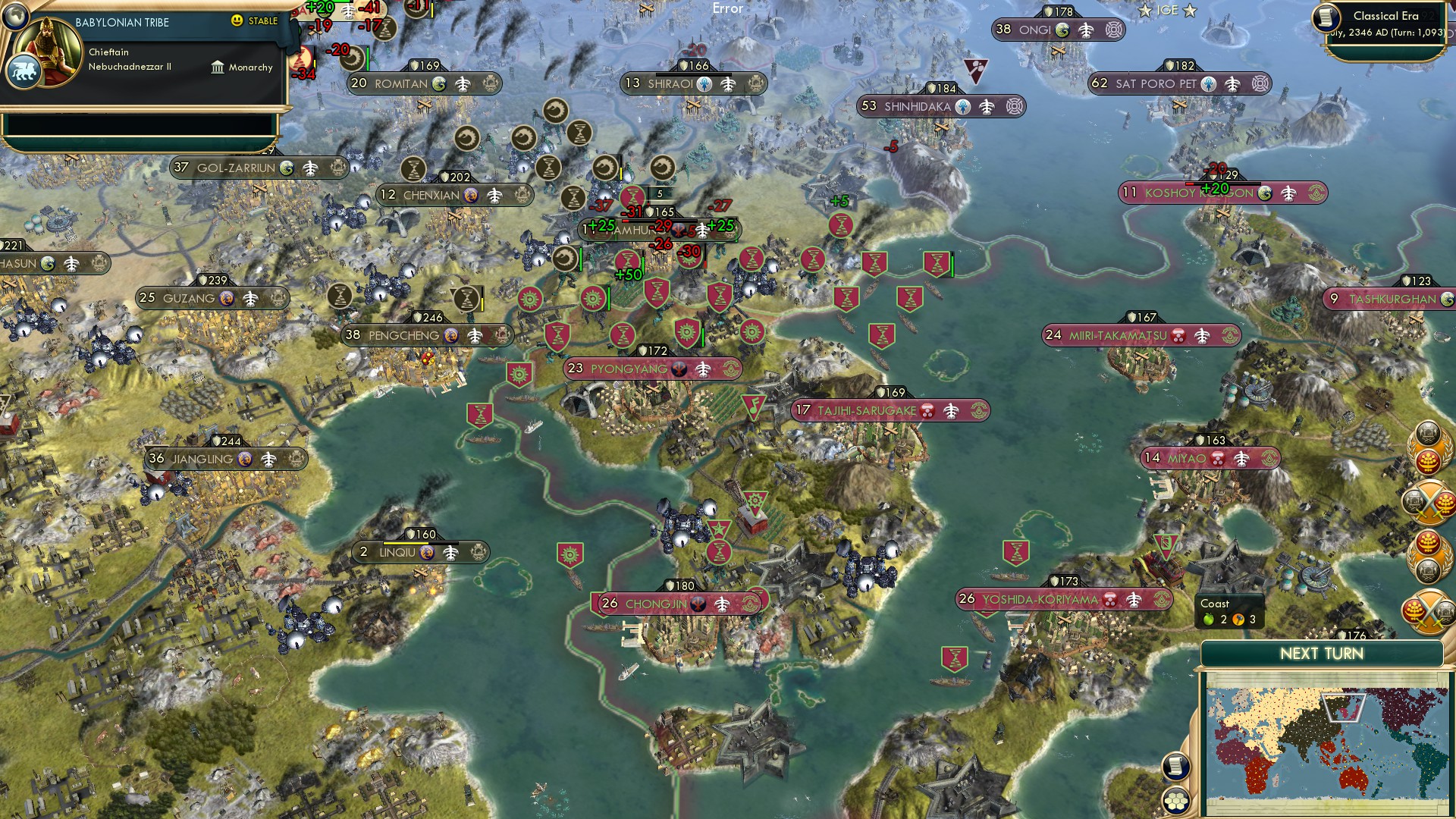This screenshot has width=1456, height=819.
Task: Toggle the hex grid honeycomb icon below the minimap
Action: (x=1175, y=801)
